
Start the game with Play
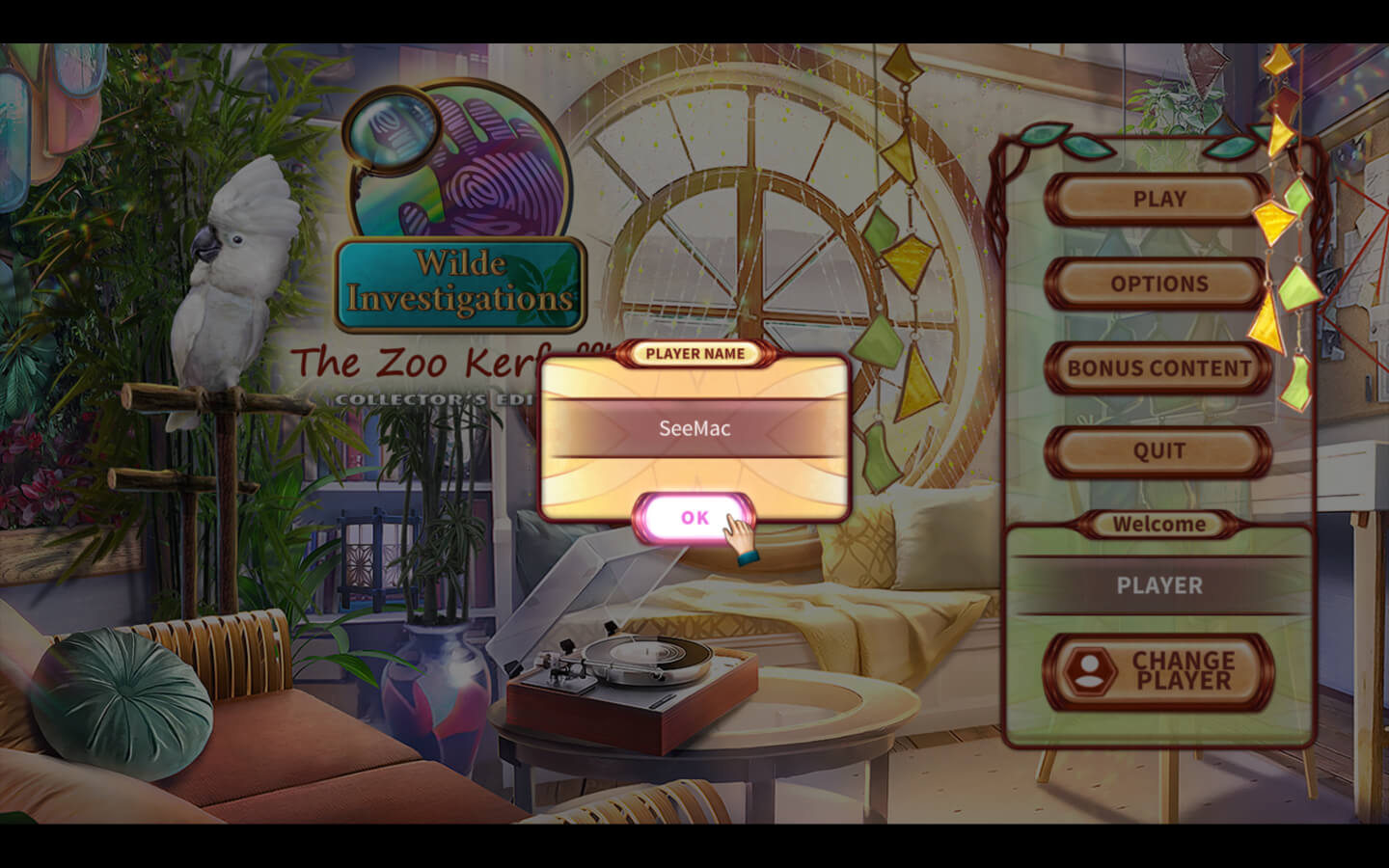point(1158,200)
